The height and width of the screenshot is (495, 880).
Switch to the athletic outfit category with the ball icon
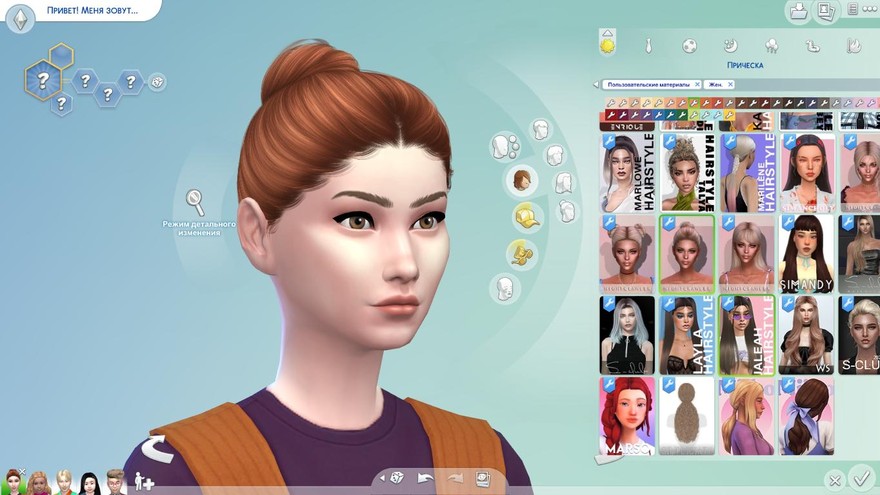690,46
